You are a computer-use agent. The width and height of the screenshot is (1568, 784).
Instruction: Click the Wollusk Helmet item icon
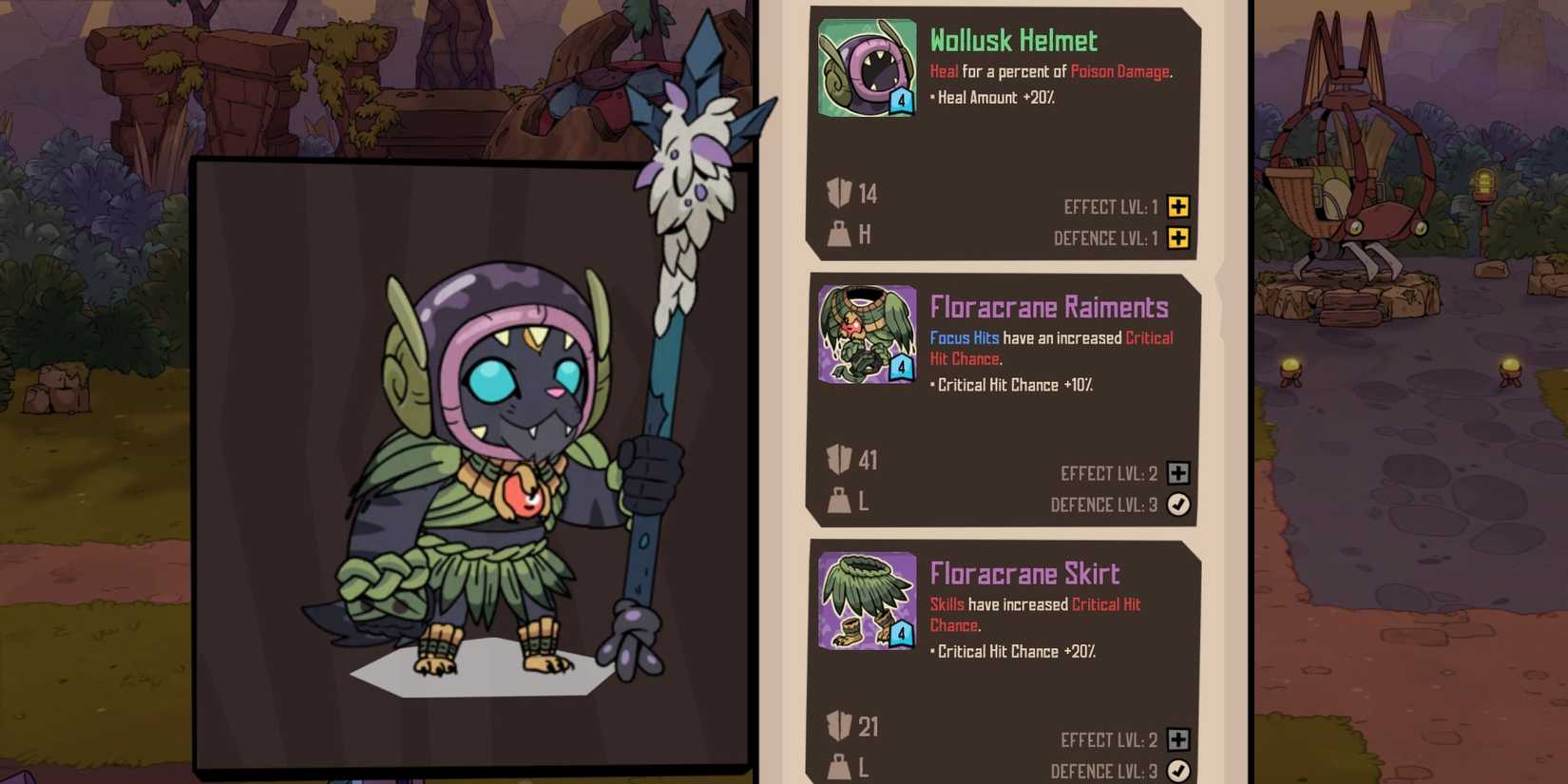tap(866, 65)
